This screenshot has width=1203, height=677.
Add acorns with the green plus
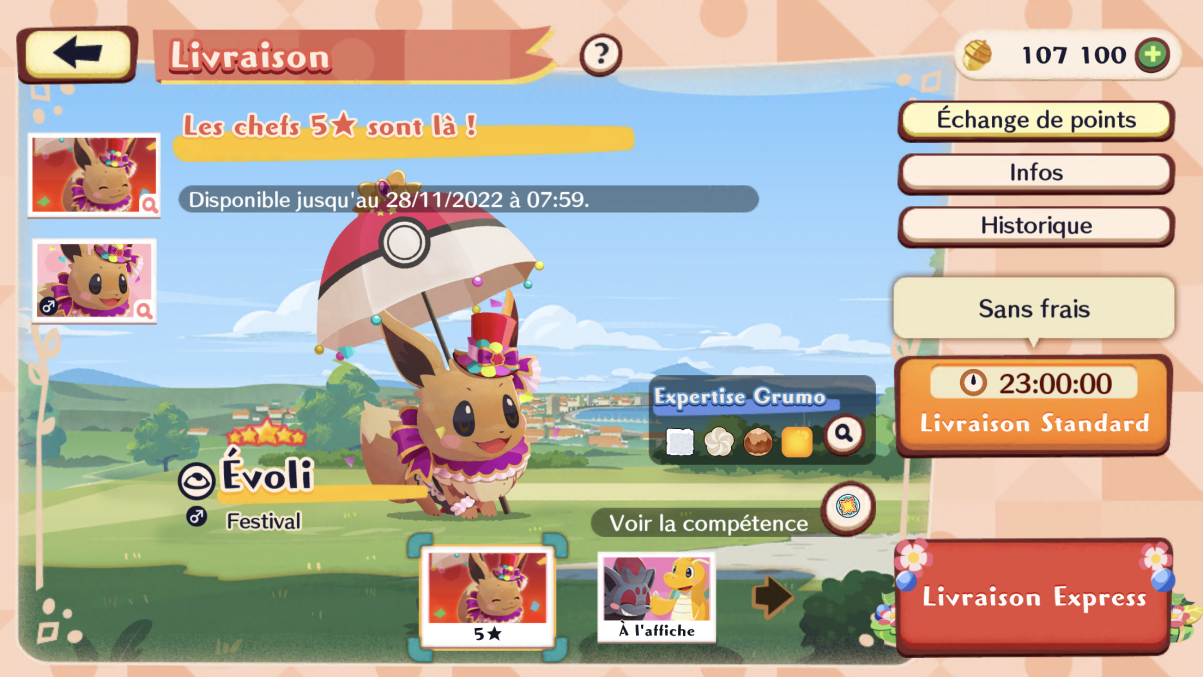point(1151,55)
